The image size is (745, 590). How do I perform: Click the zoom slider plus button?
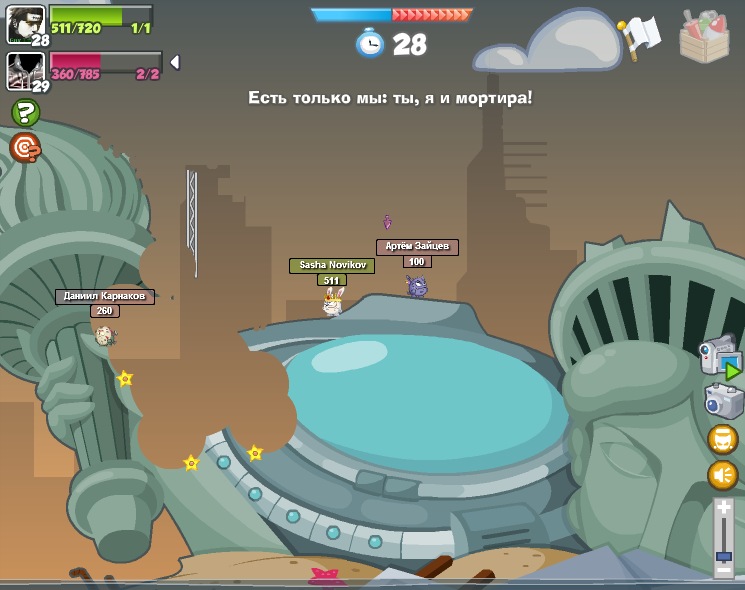point(723,509)
